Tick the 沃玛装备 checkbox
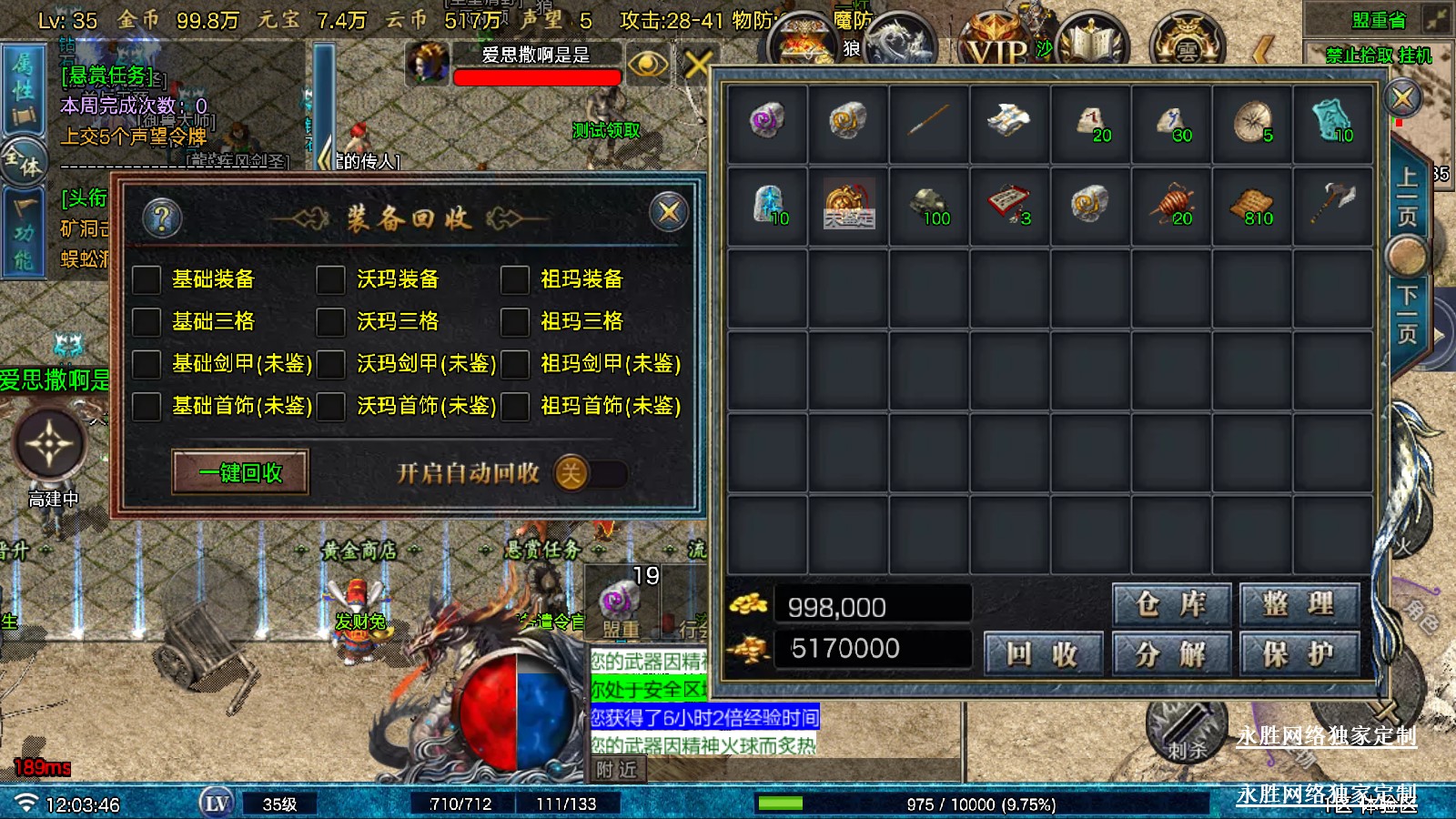The height and width of the screenshot is (819, 1456). point(330,279)
